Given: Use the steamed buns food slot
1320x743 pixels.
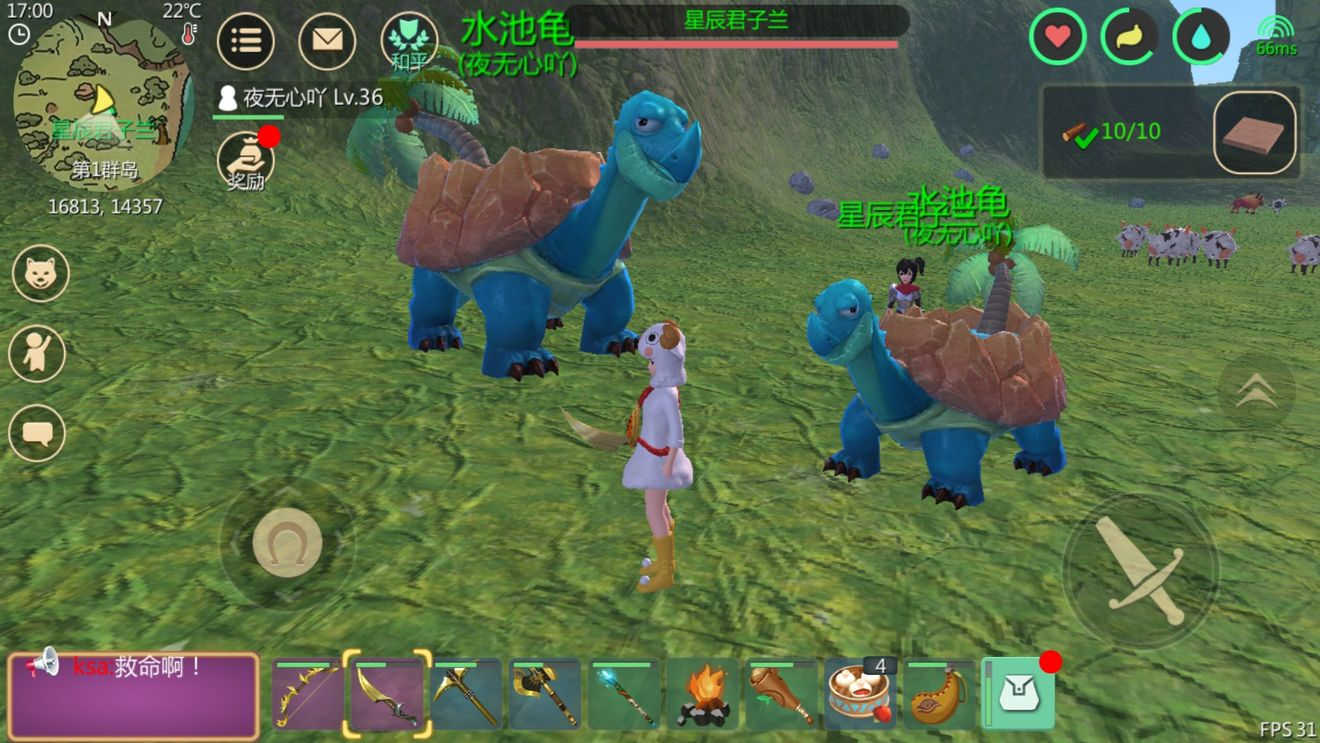Looking at the screenshot, I should click(x=861, y=693).
